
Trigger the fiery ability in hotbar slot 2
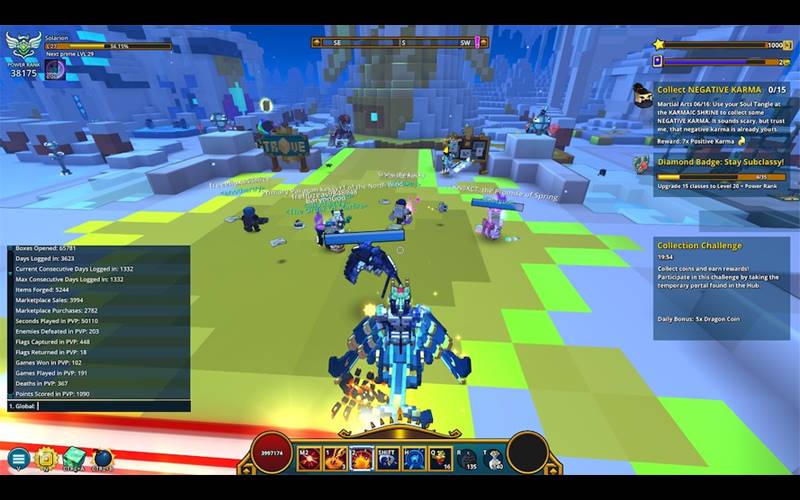point(361,459)
